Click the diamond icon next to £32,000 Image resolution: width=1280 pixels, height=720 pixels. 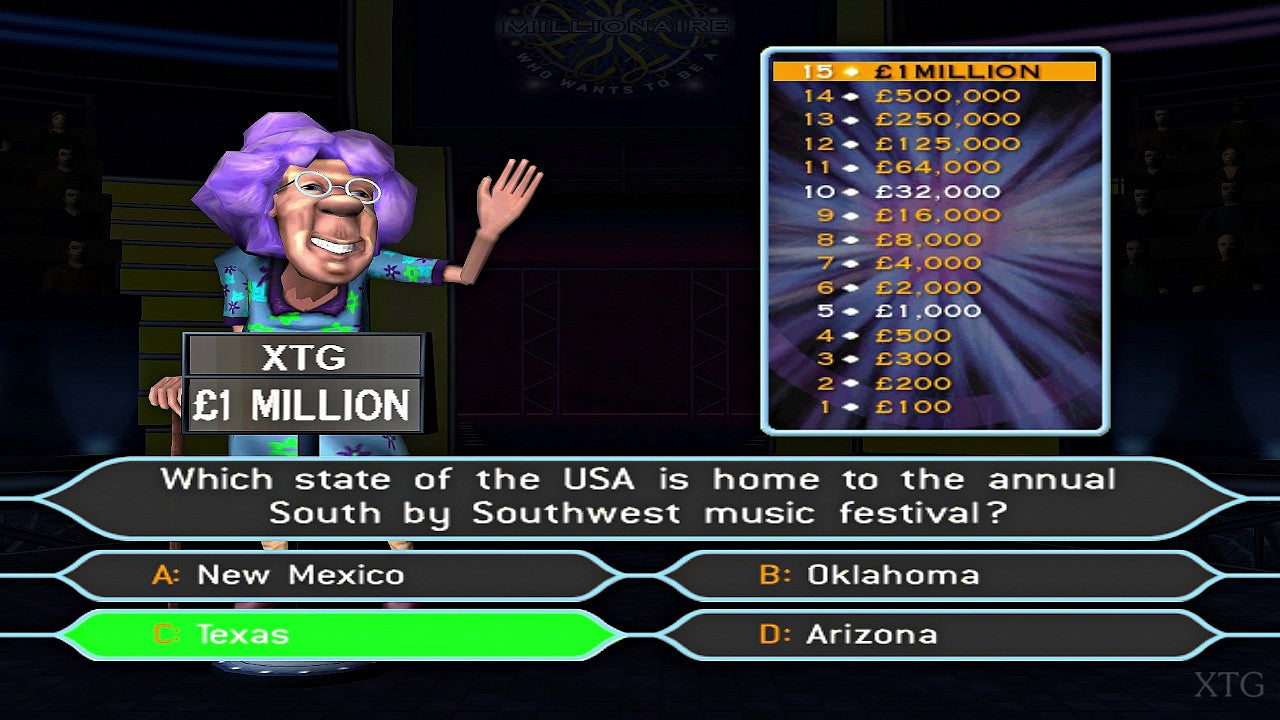coord(849,191)
